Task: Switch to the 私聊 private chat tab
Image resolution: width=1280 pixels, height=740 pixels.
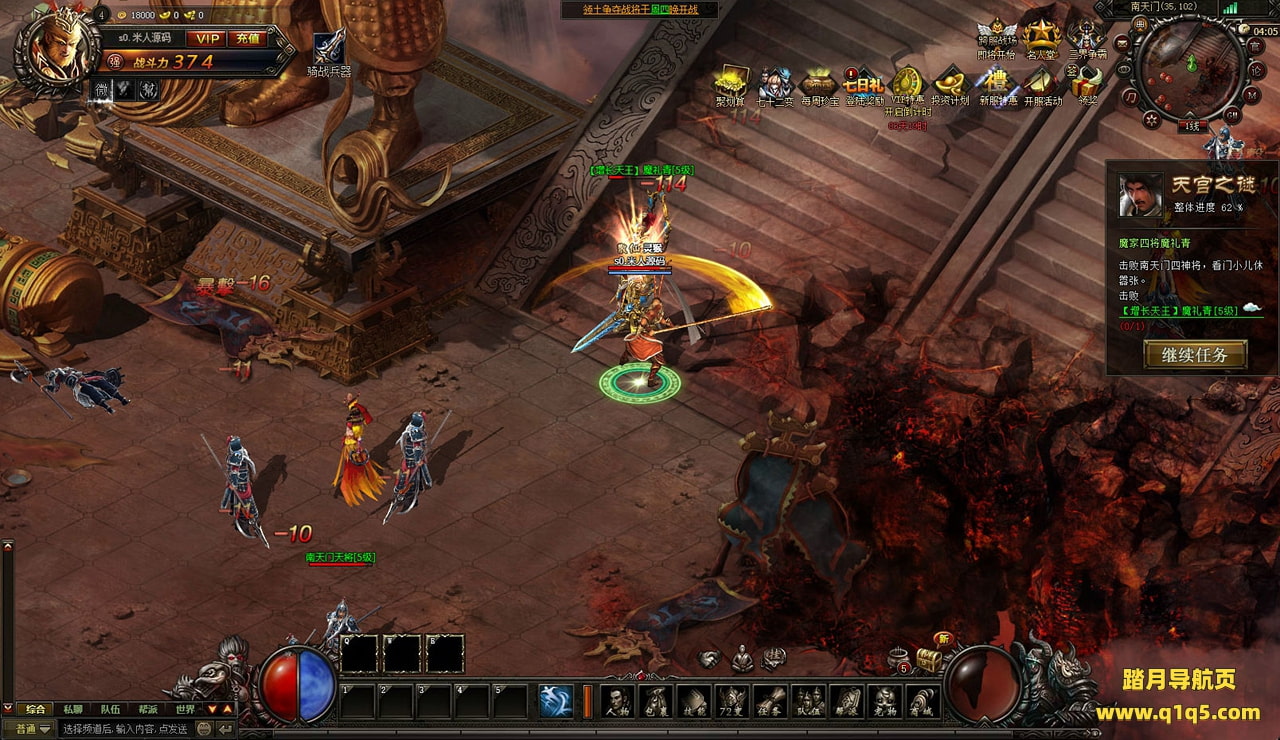Action: point(73,709)
